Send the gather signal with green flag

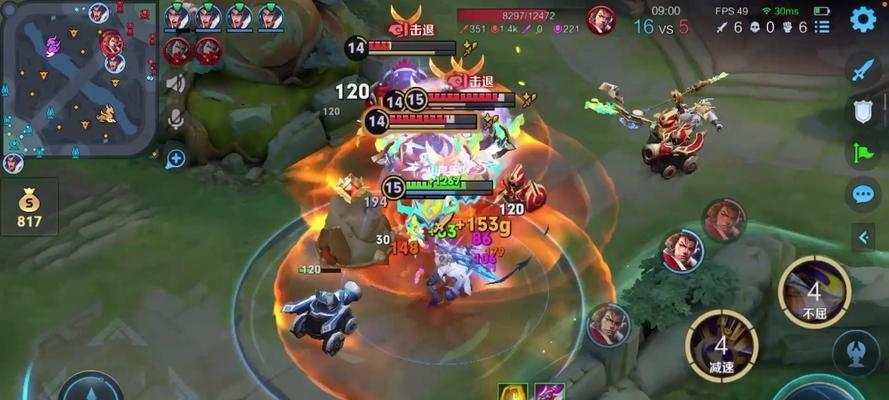tap(862, 153)
